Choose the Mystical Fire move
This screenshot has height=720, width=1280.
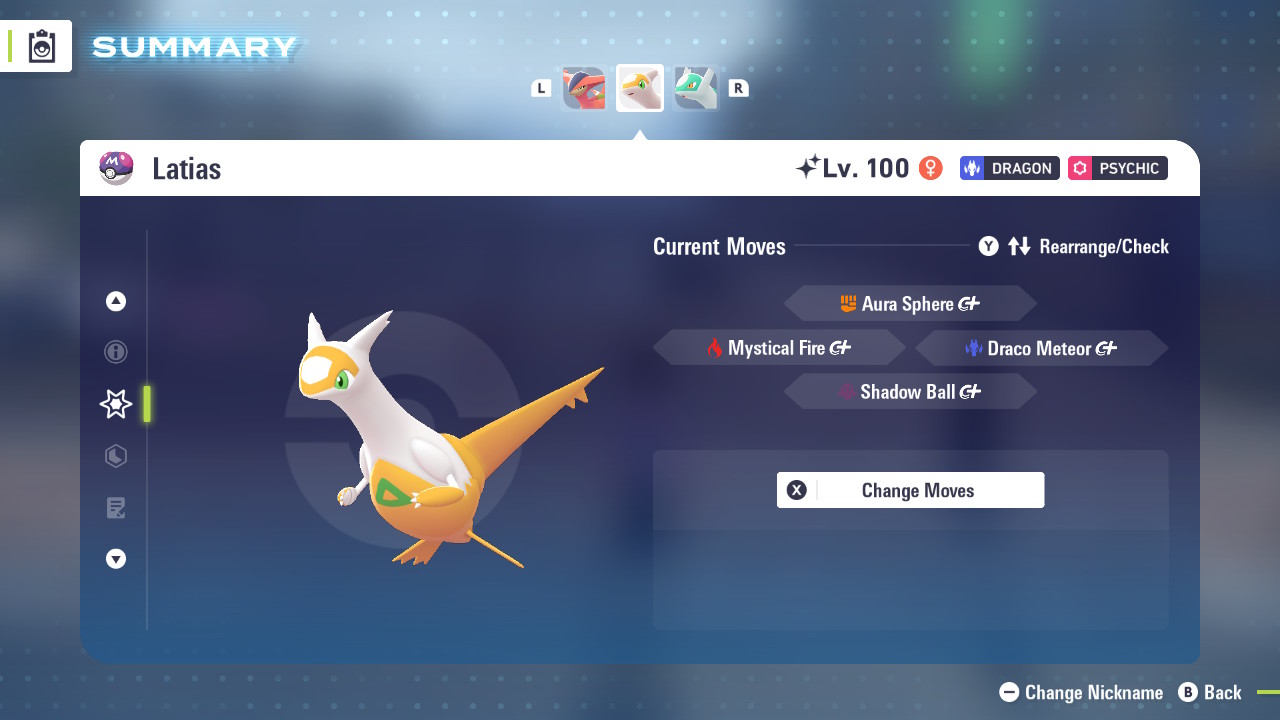779,348
